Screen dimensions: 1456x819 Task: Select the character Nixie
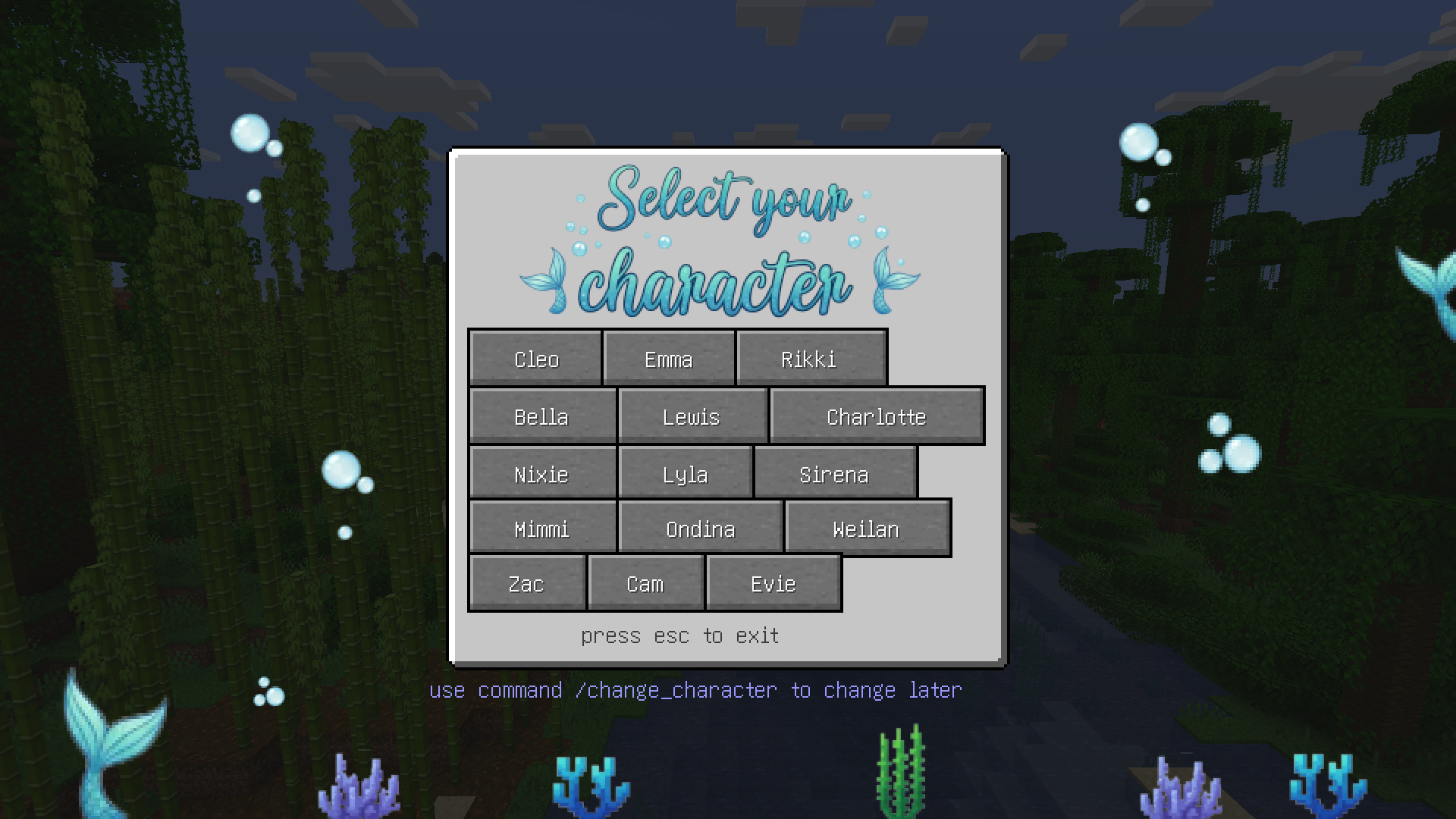click(x=541, y=474)
